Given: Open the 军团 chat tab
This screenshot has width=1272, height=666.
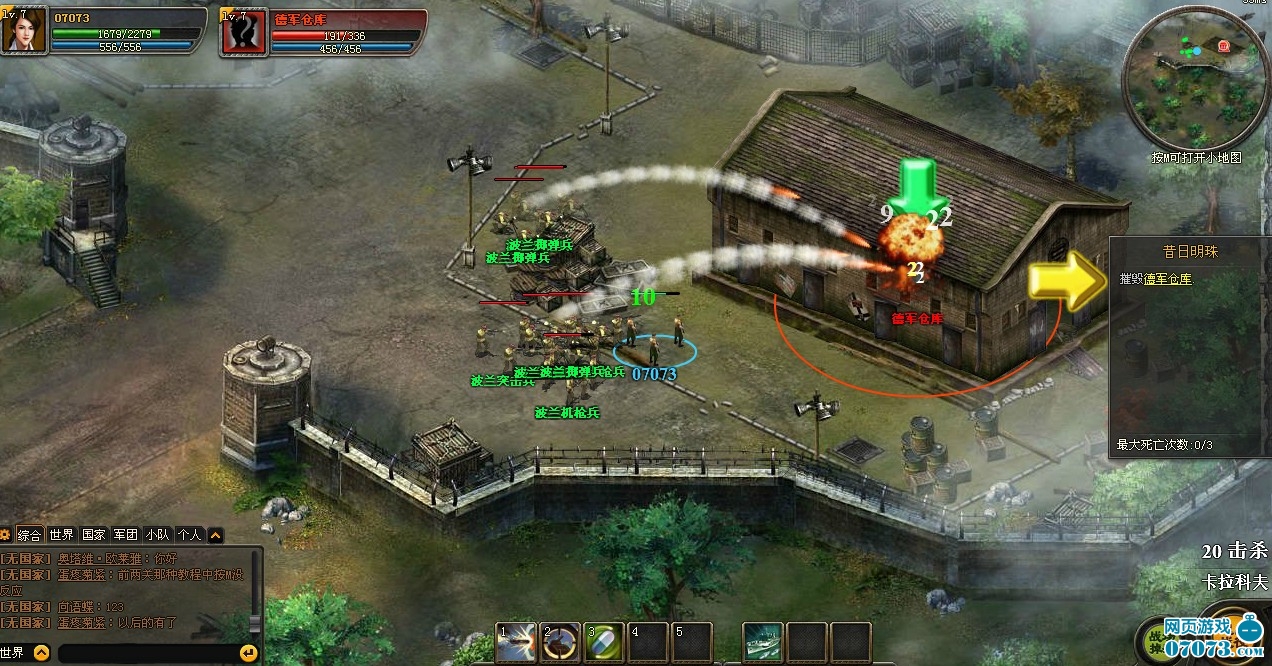Looking at the screenshot, I should click(125, 535).
